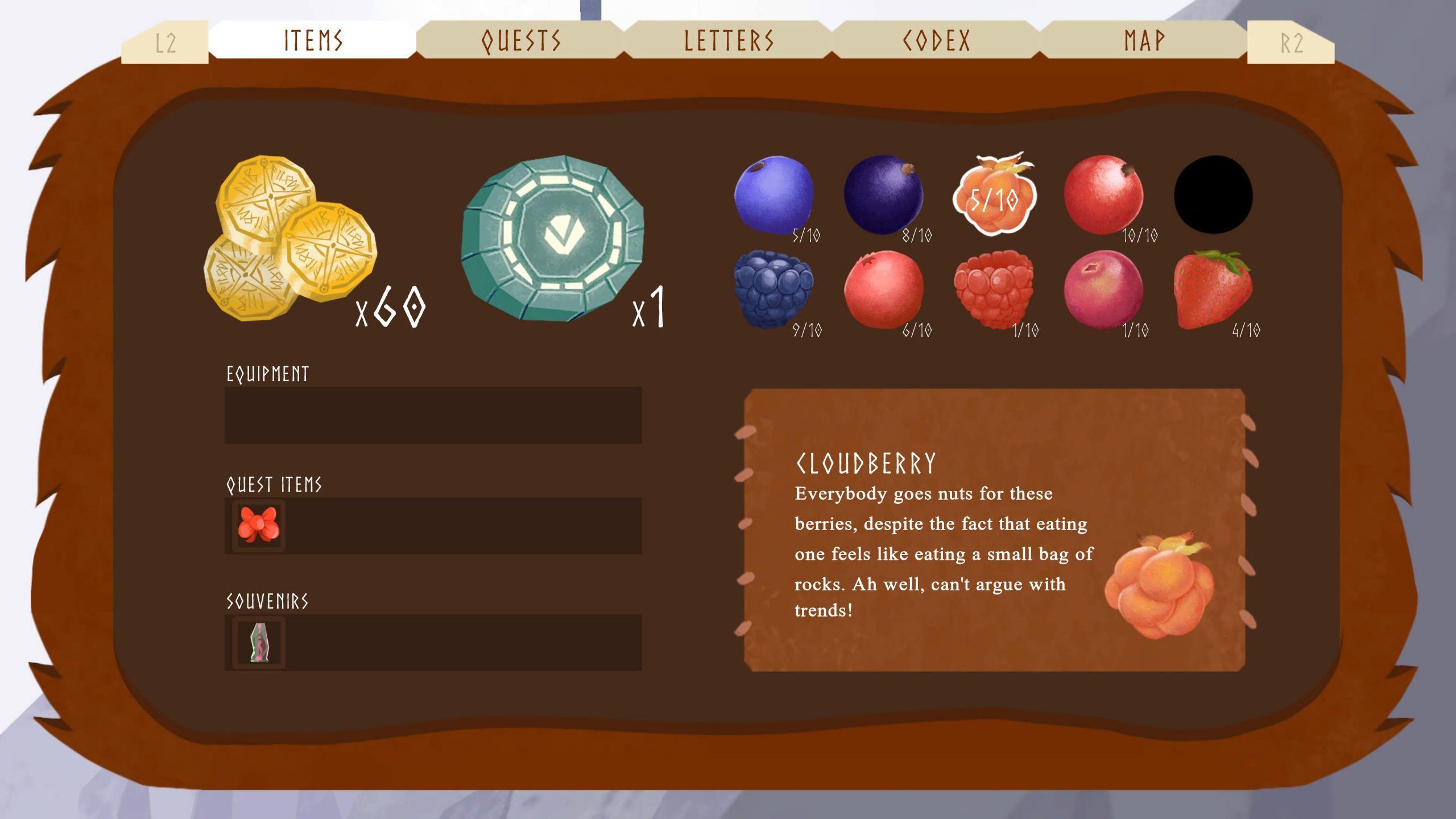The width and height of the screenshot is (1456, 819).
Task: Inspect the crystal souvenir slot
Action: [259, 642]
